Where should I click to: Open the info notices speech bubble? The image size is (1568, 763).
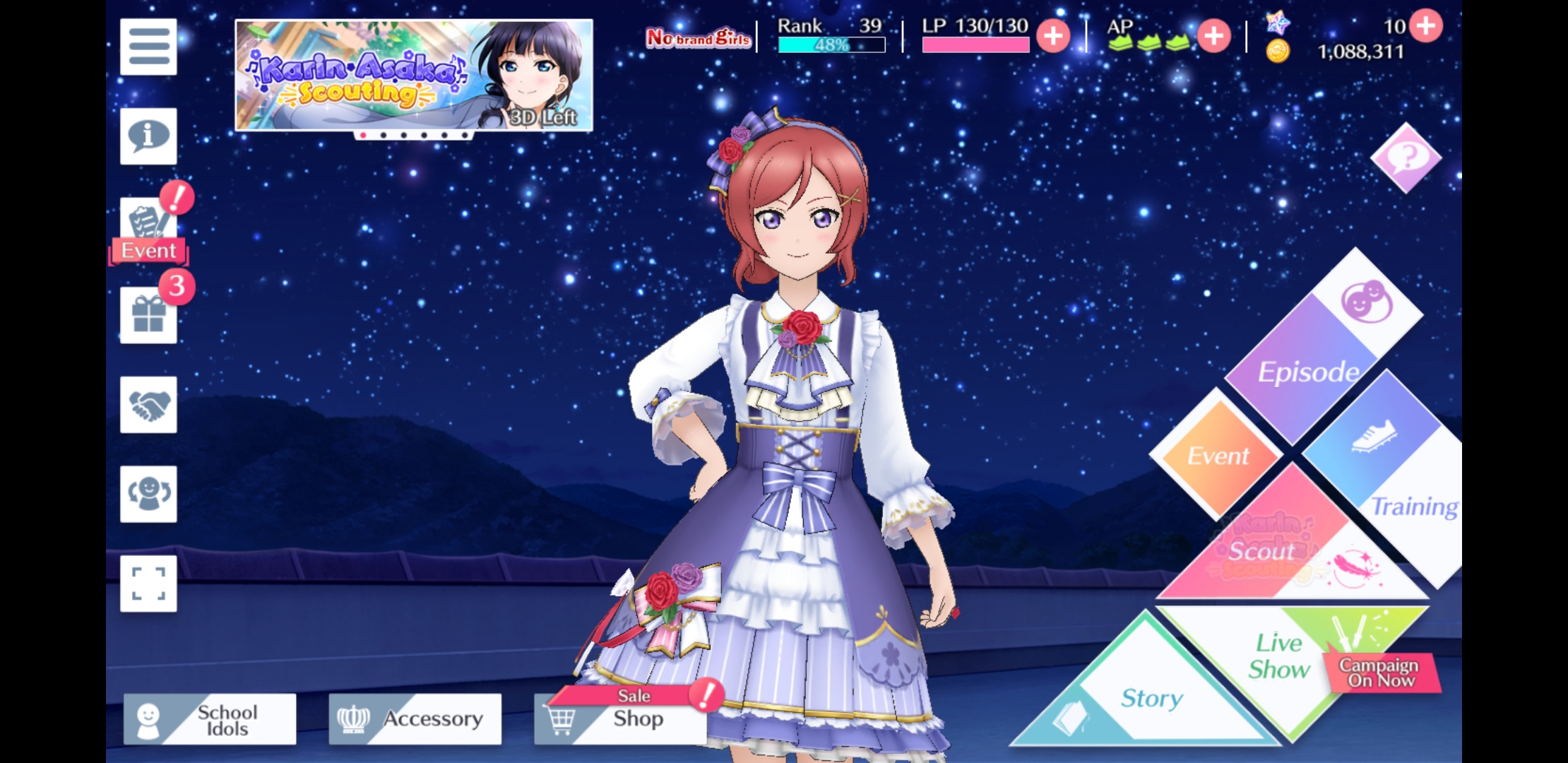click(148, 136)
